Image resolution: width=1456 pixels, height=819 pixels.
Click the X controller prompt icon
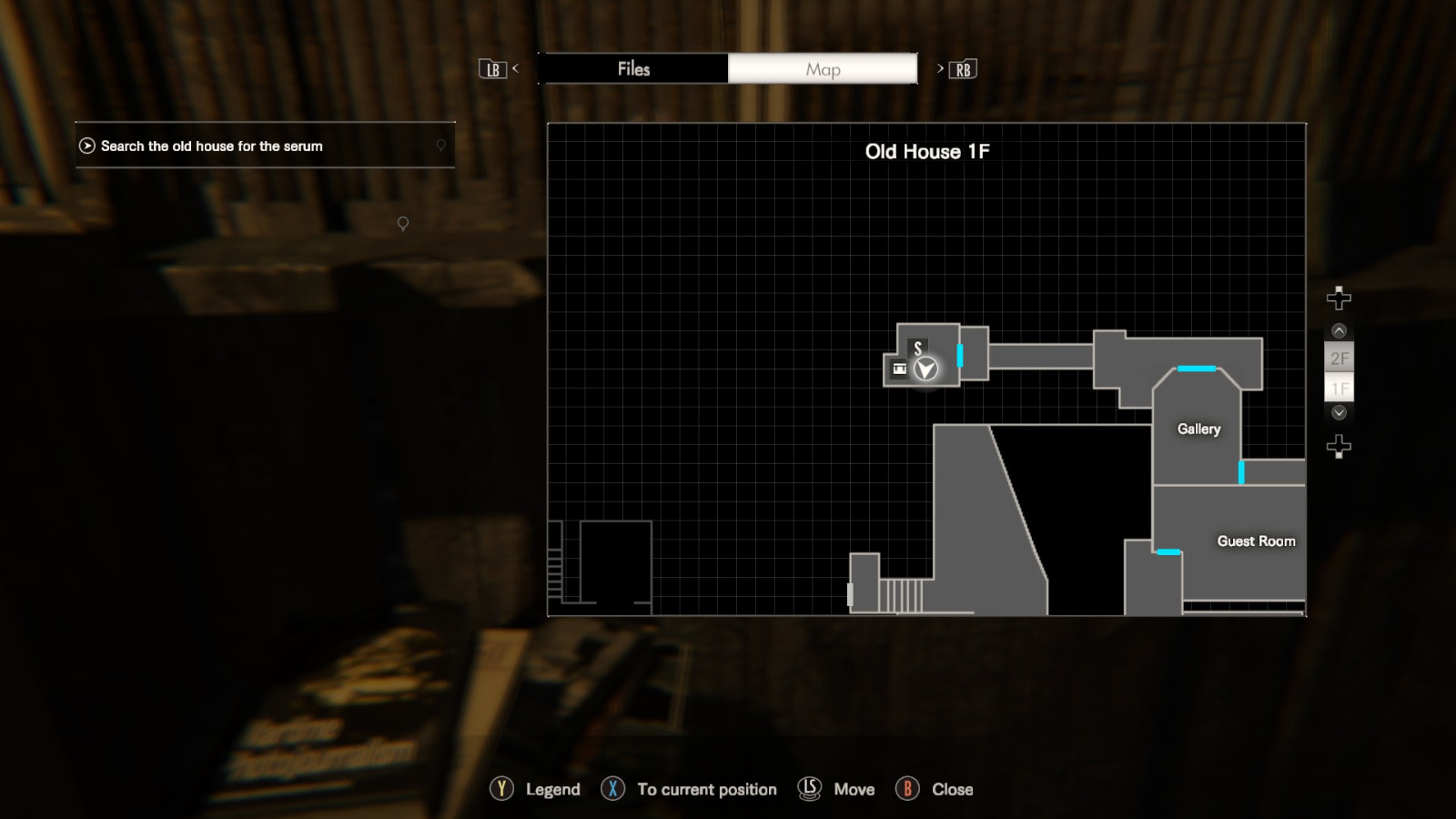click(612, 789)
